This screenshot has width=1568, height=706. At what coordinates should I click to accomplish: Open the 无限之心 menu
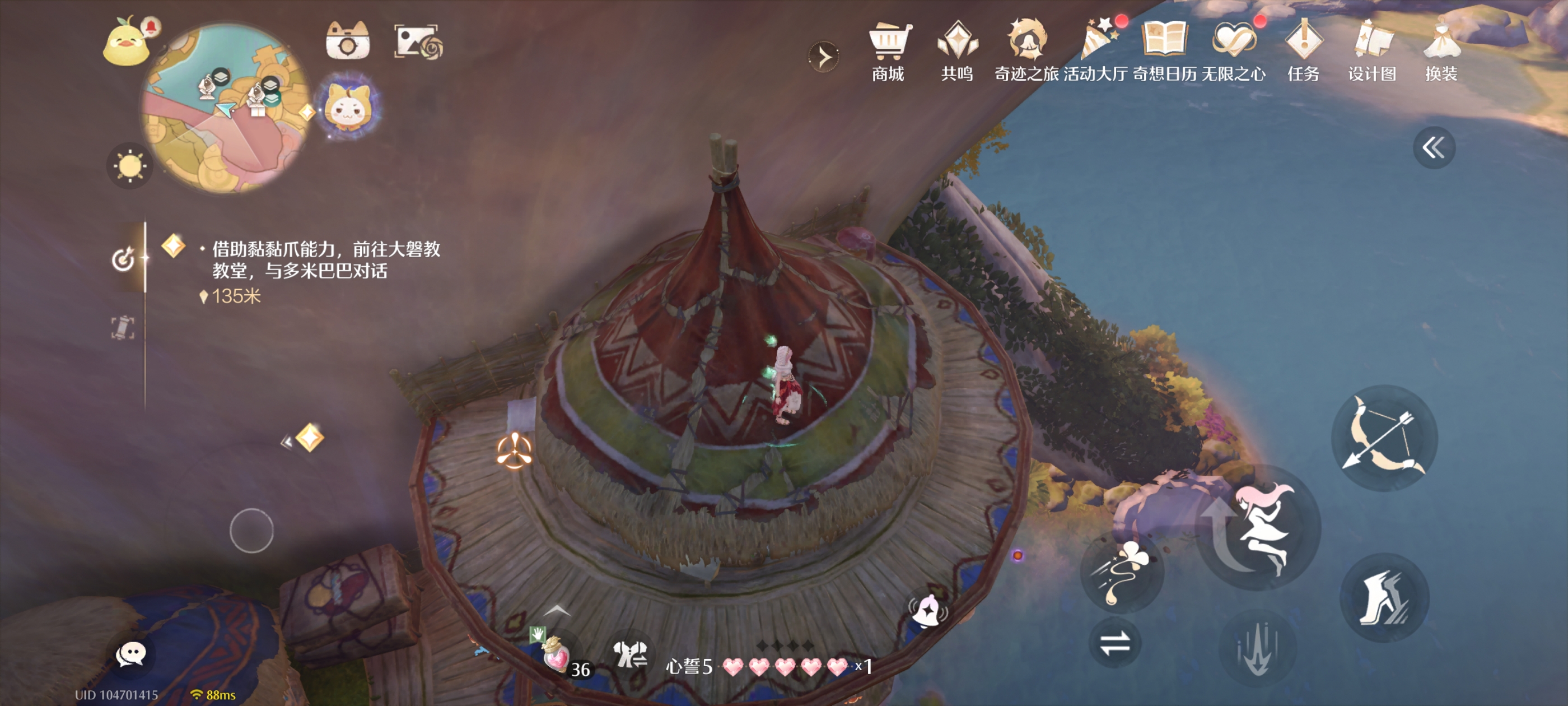pos(1233,52)
